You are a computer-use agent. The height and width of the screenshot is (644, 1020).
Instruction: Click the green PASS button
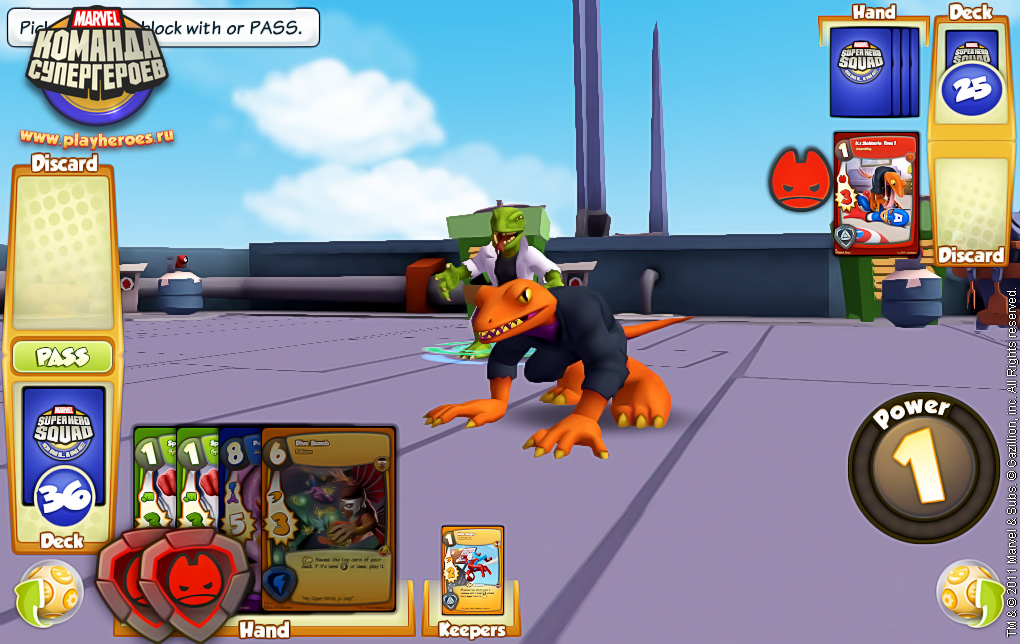62,357
